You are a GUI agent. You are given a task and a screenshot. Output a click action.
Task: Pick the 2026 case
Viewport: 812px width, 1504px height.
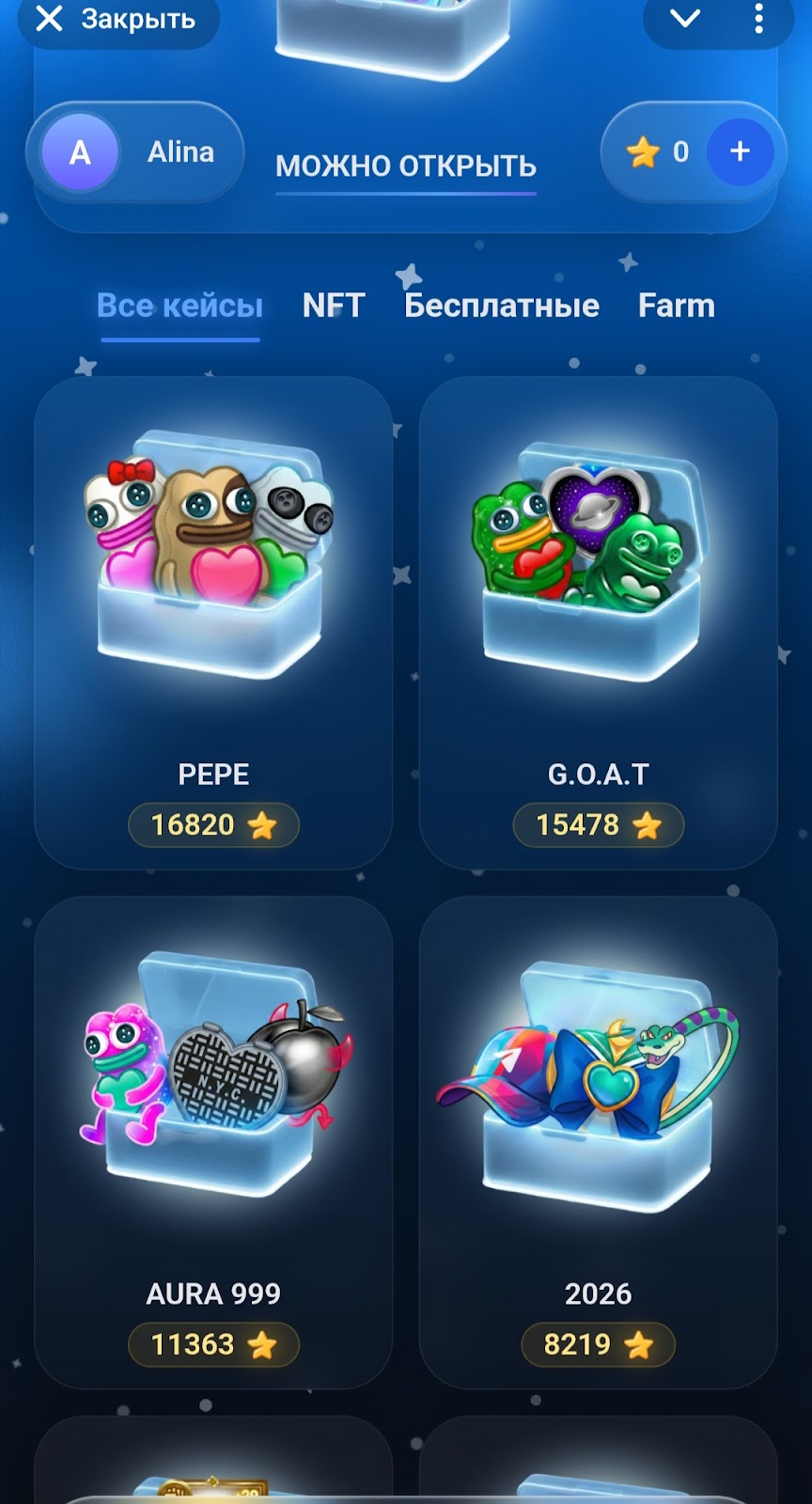[598, 1141]
